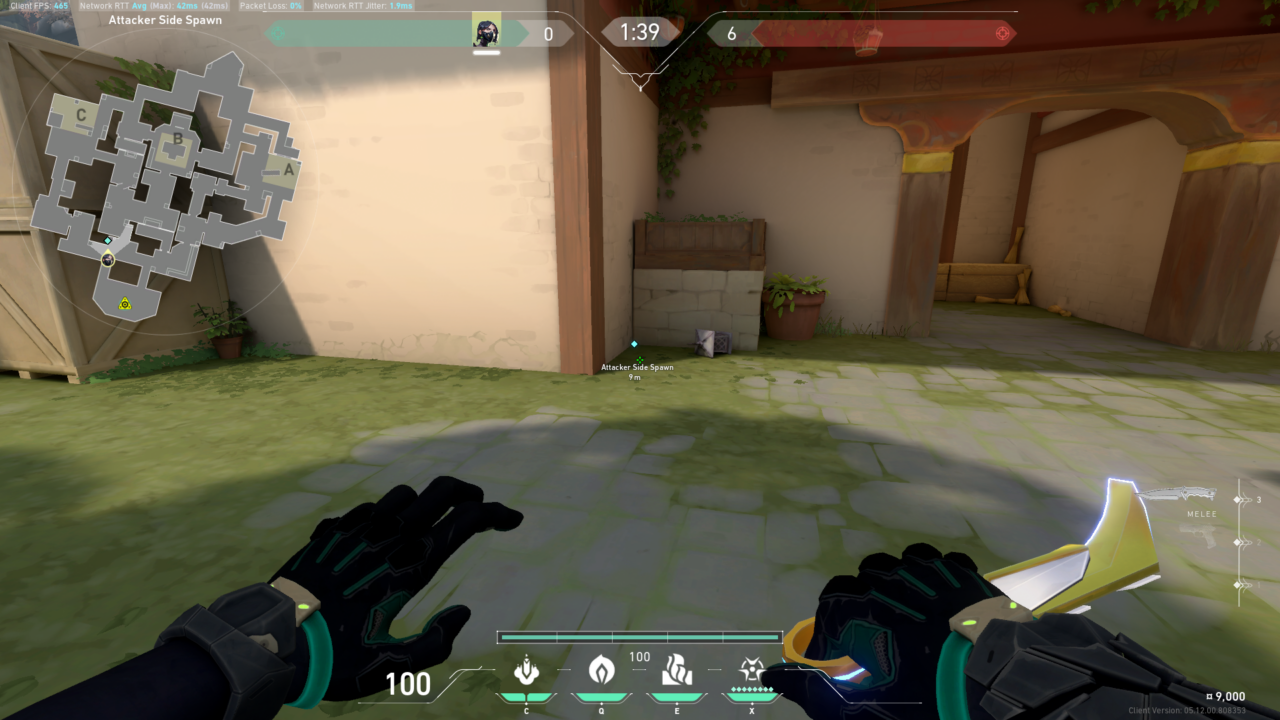Screen dimensions: 1280x720
Task: Activate the Toxic Screen ability icon
Action: (x=676, y=670)
